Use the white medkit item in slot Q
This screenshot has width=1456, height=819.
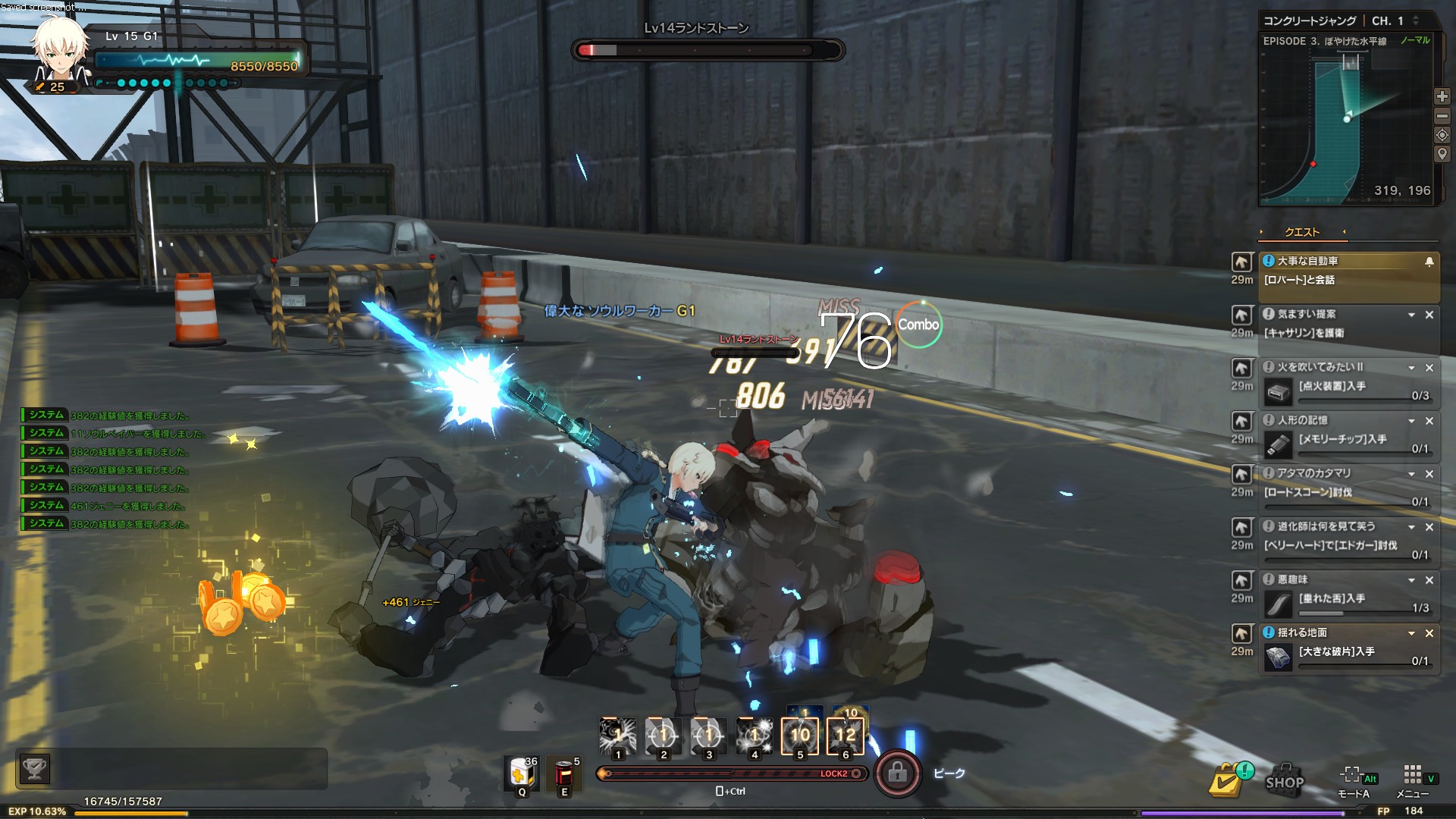click(x=522, y=773)
